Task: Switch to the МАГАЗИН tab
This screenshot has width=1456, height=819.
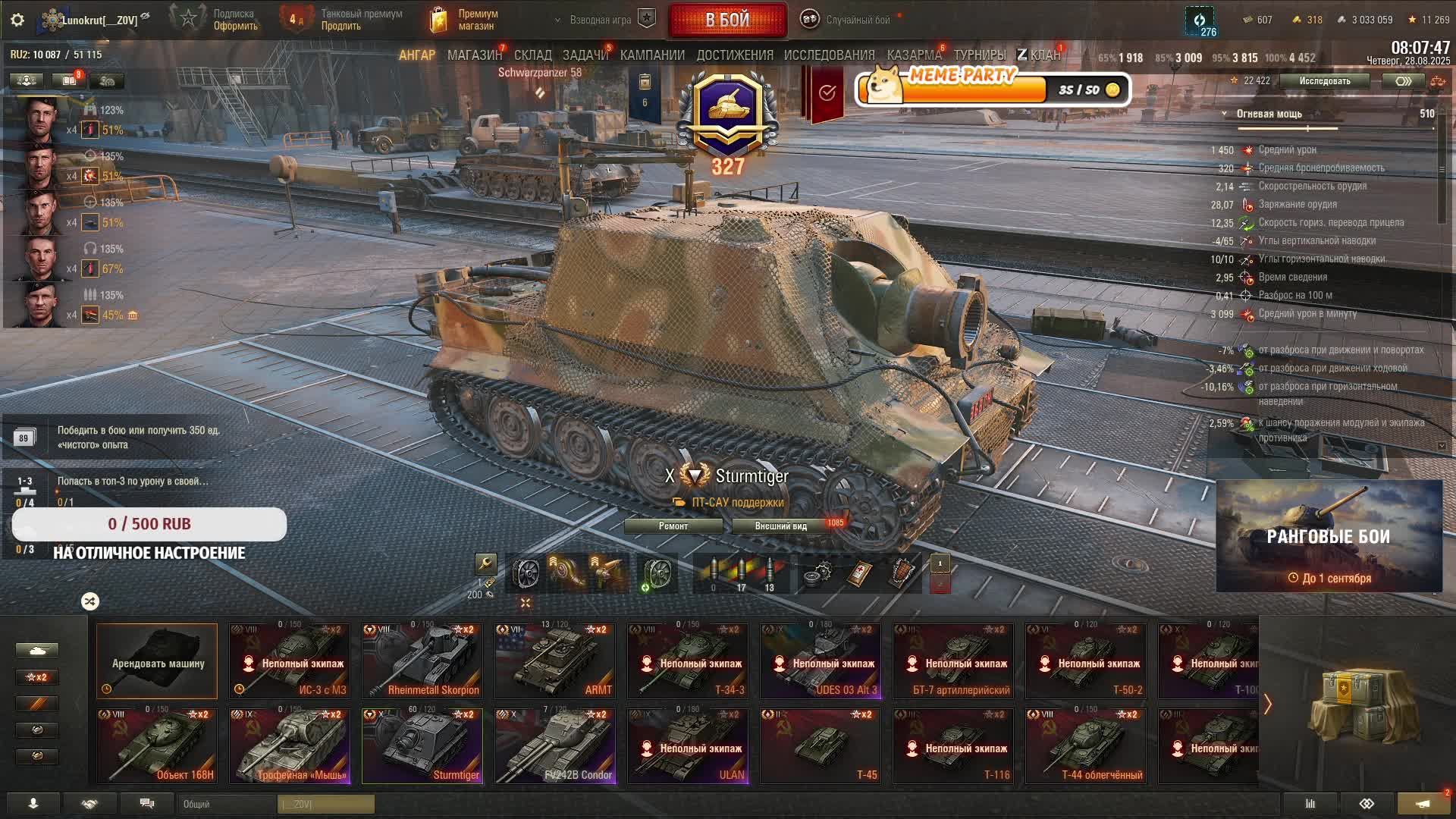Action: tap(474, 55)
